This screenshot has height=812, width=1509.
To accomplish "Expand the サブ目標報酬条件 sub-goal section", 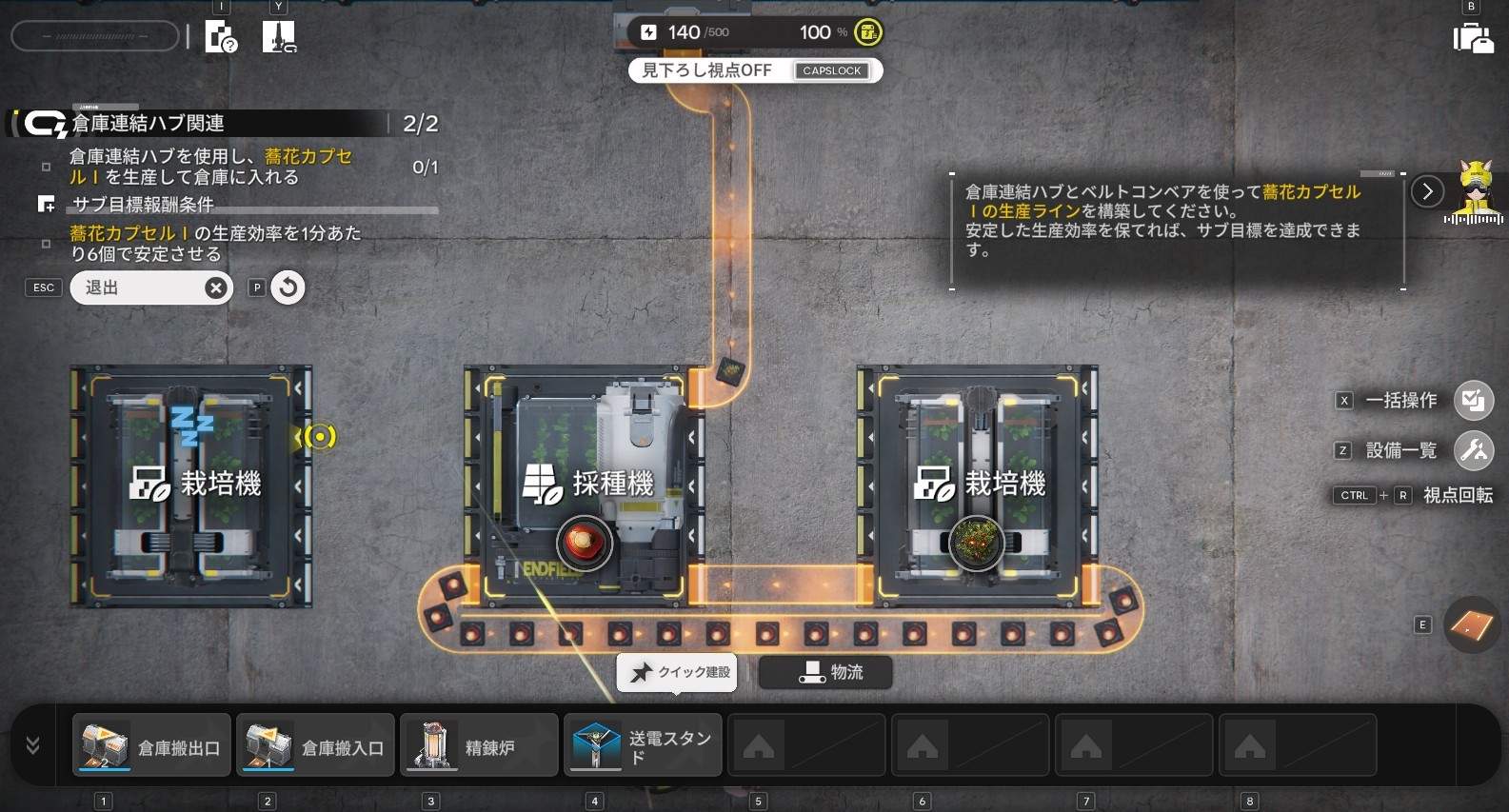I will tap(143, 205).
